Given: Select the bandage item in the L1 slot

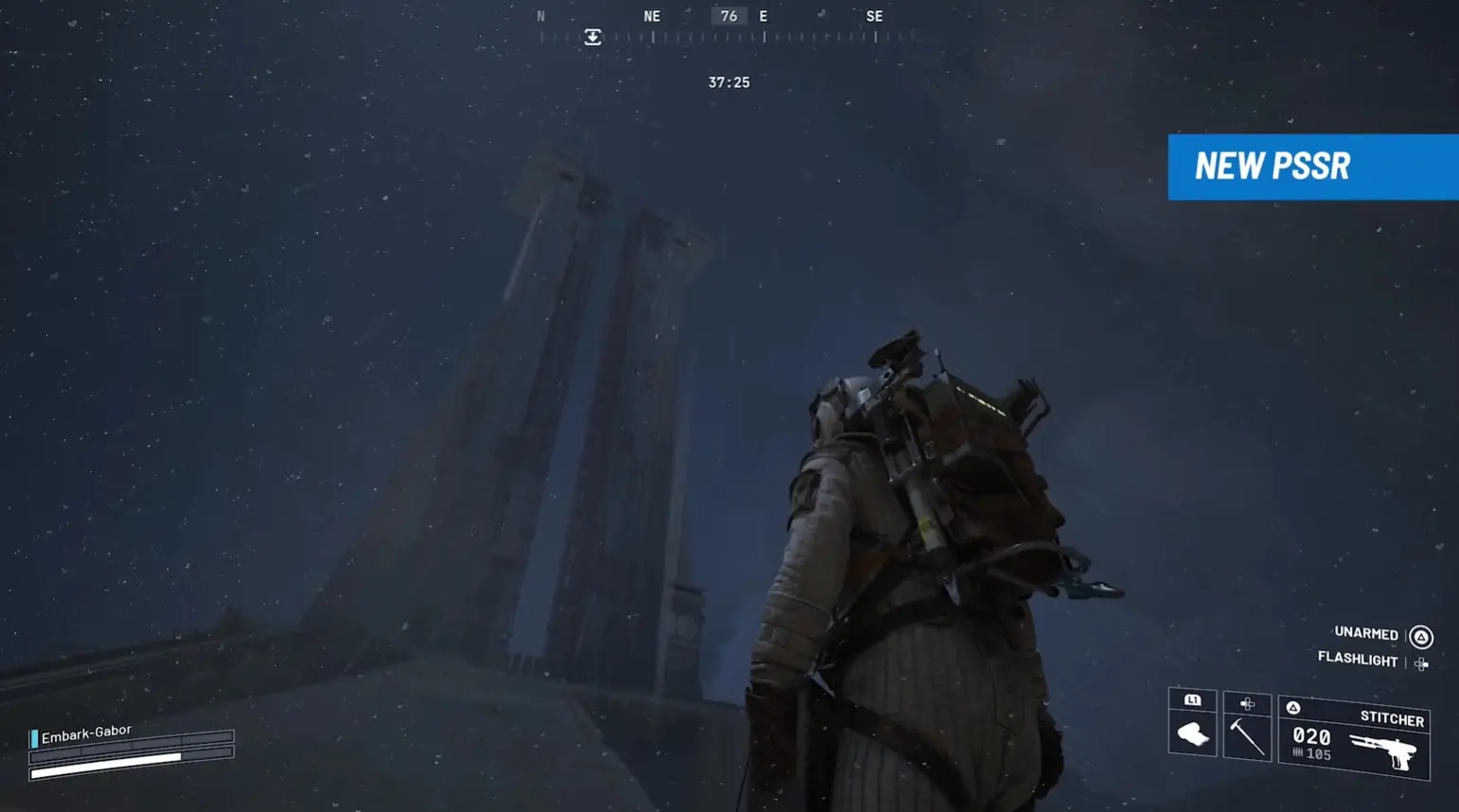Looking at the screenshot, I should click(1191, 734).
